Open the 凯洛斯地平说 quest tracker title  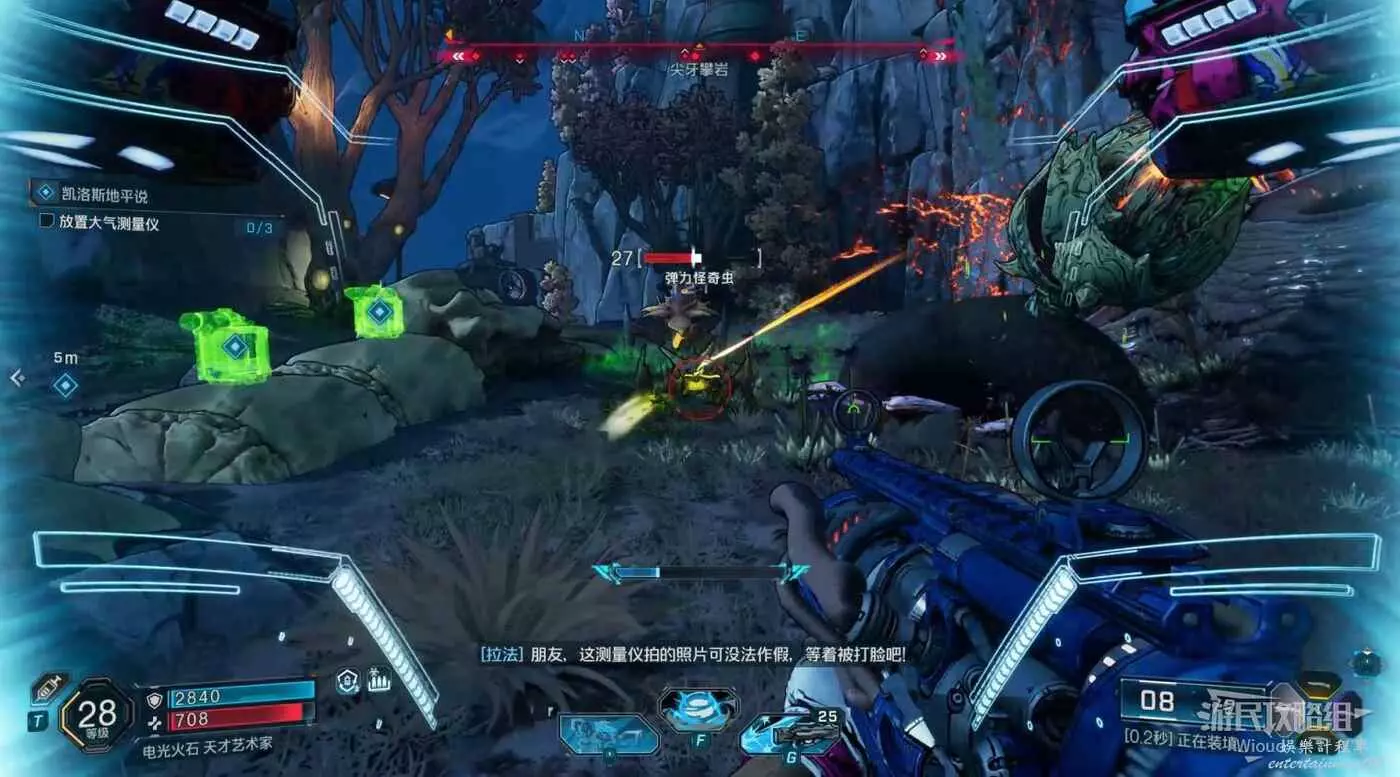(x=104, y=196)
